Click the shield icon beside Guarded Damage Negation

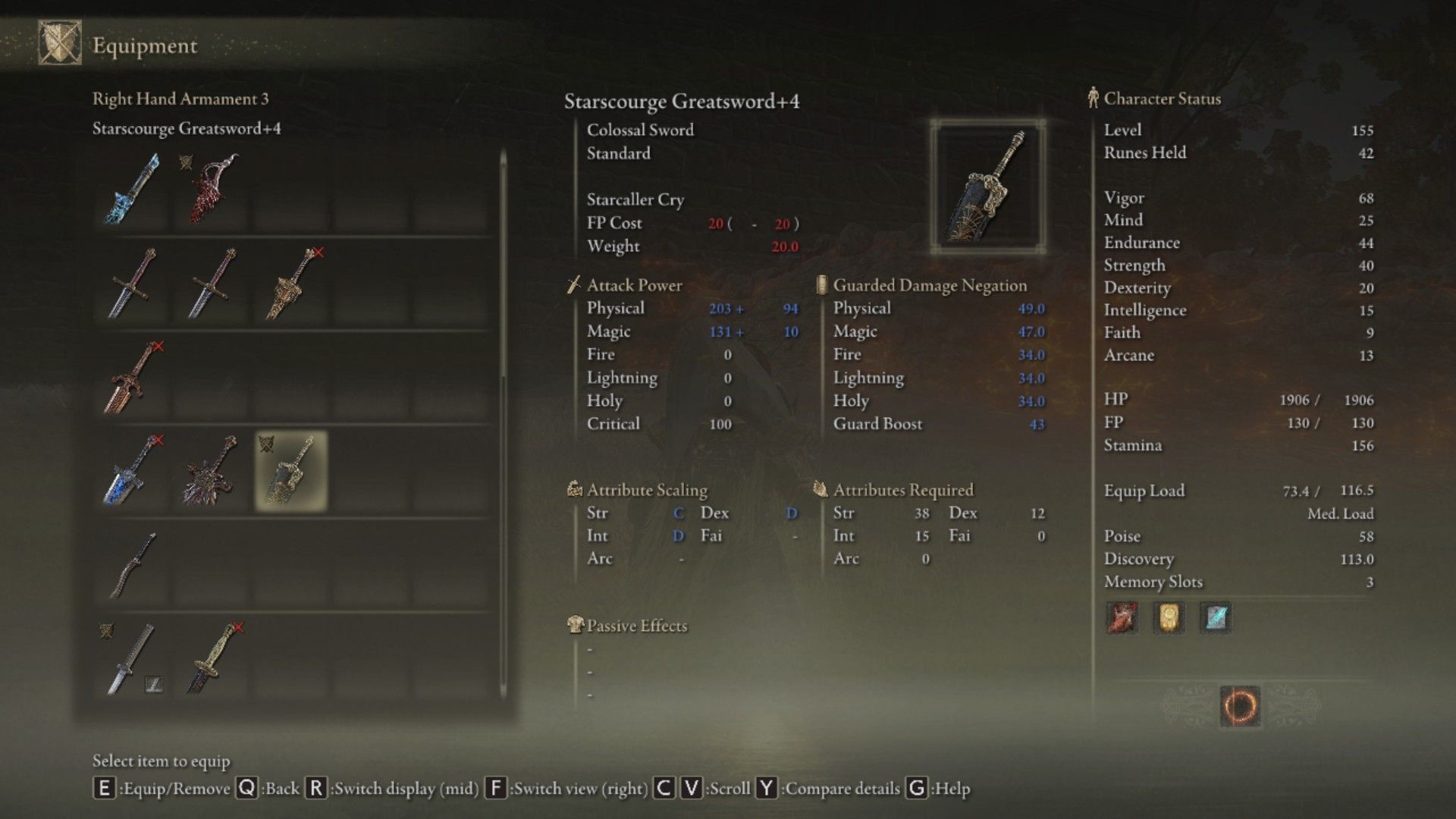(x=821, y=285)
